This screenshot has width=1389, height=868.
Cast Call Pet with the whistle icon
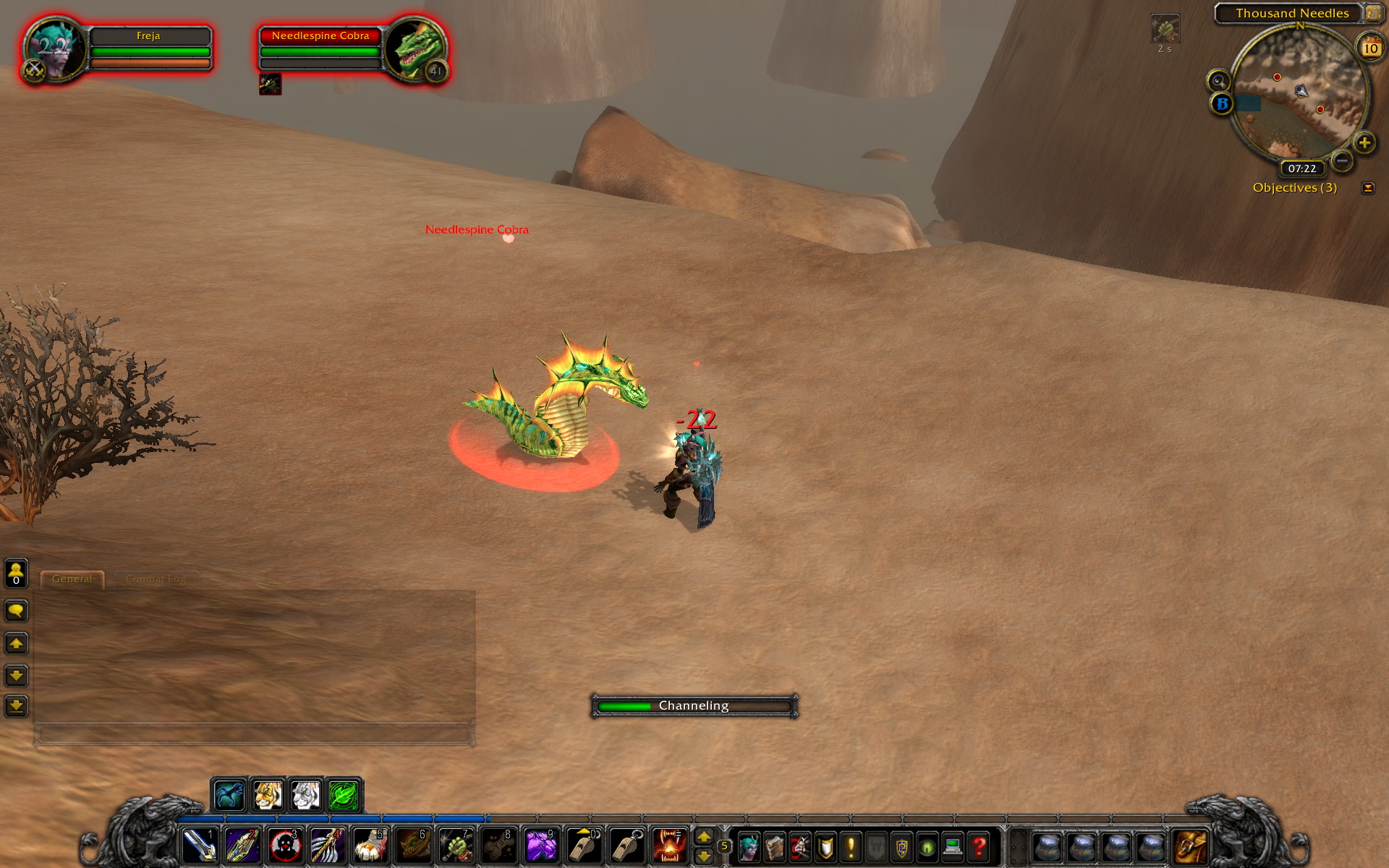pos(586,845)
